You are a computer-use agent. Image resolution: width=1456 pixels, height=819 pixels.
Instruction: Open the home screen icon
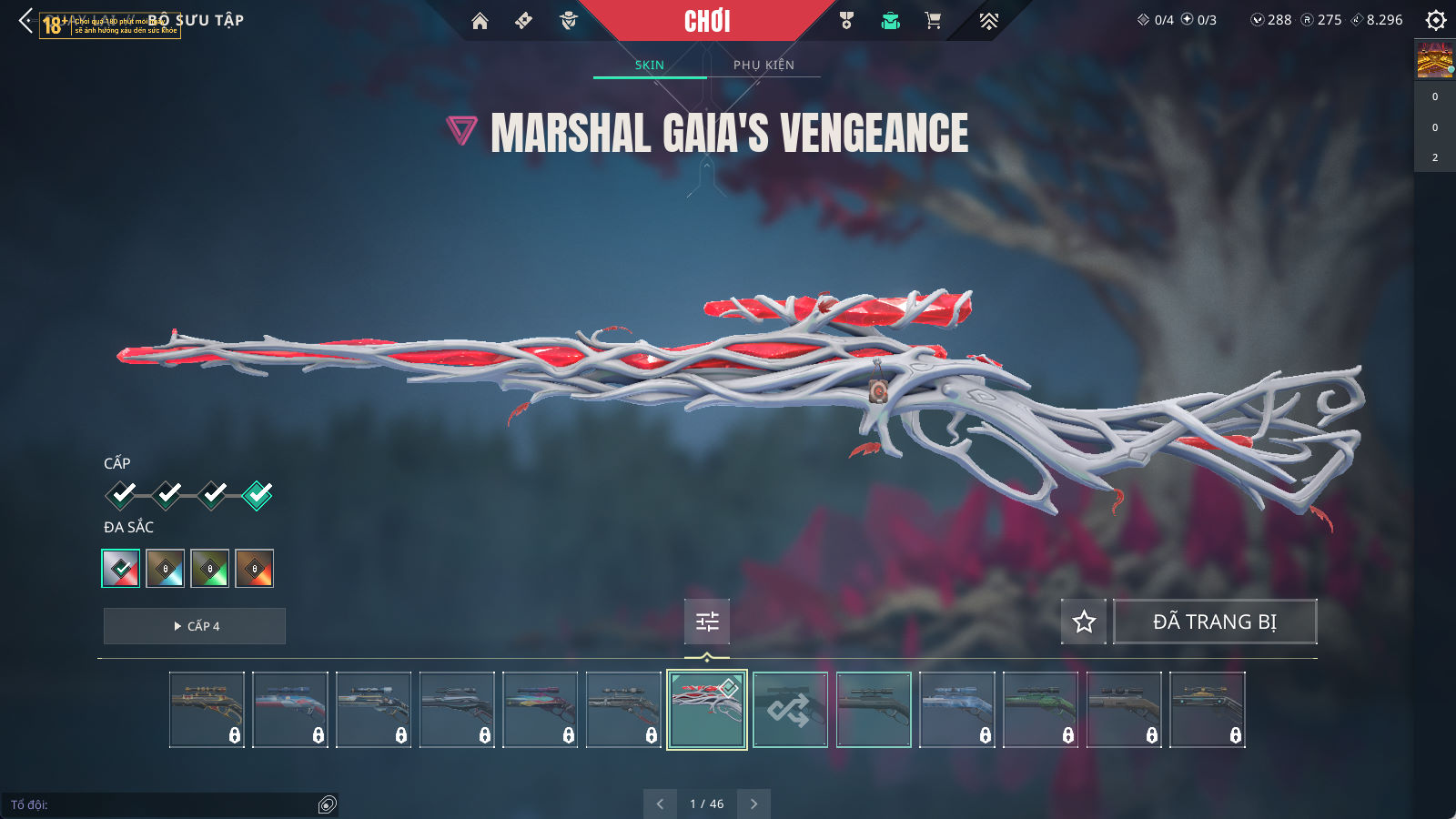[480, 21]
